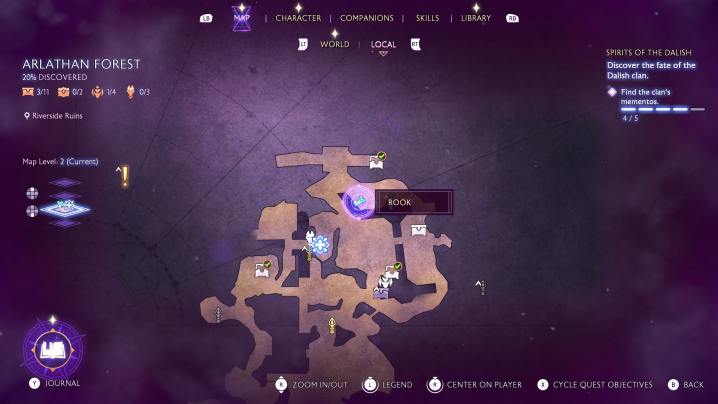Switch to the World map view
Image resolution: width=718 pixels, height=404 pixels.
[x=334, y=45]
